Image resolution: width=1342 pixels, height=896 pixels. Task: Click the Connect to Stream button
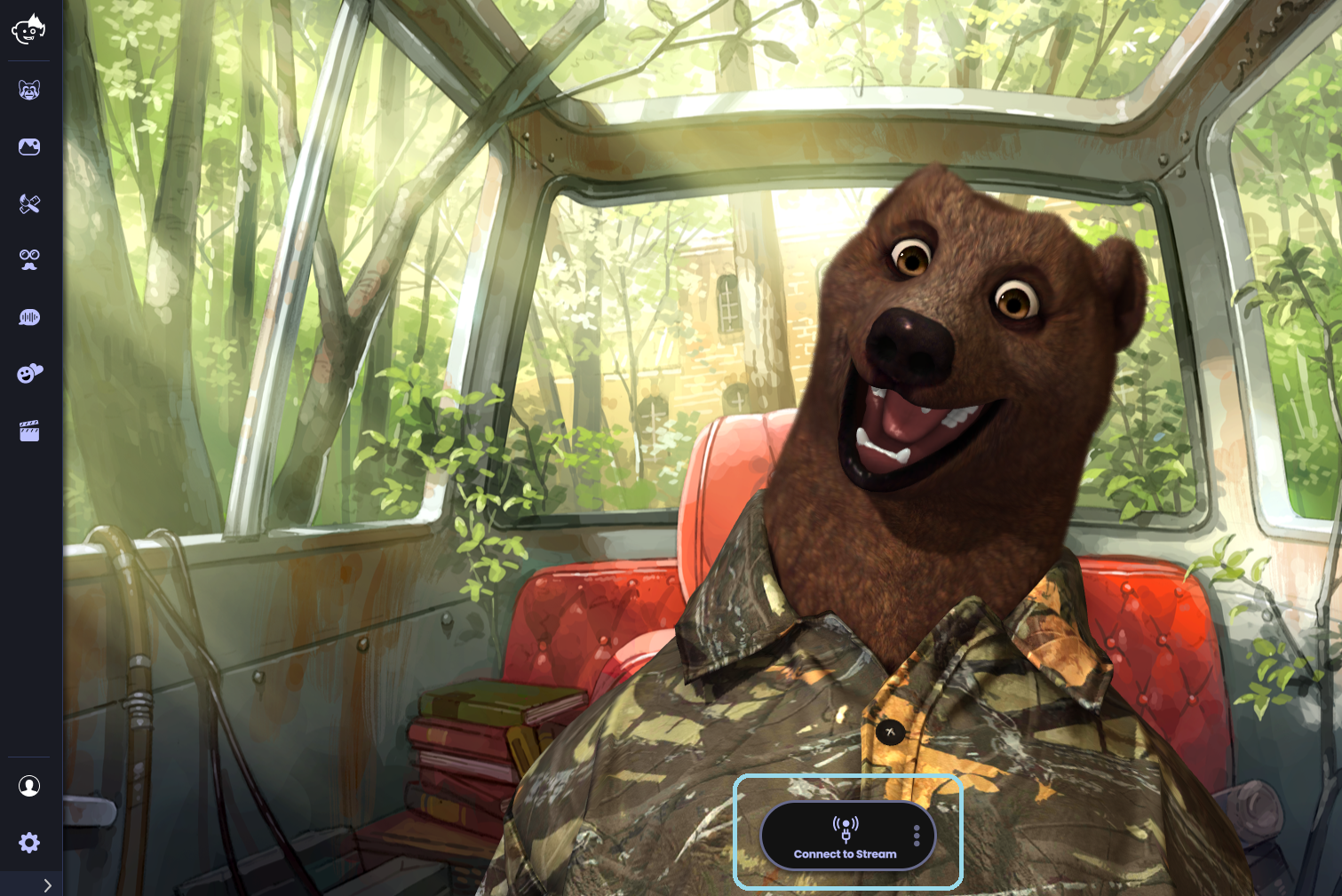click(x=844, y=837)
